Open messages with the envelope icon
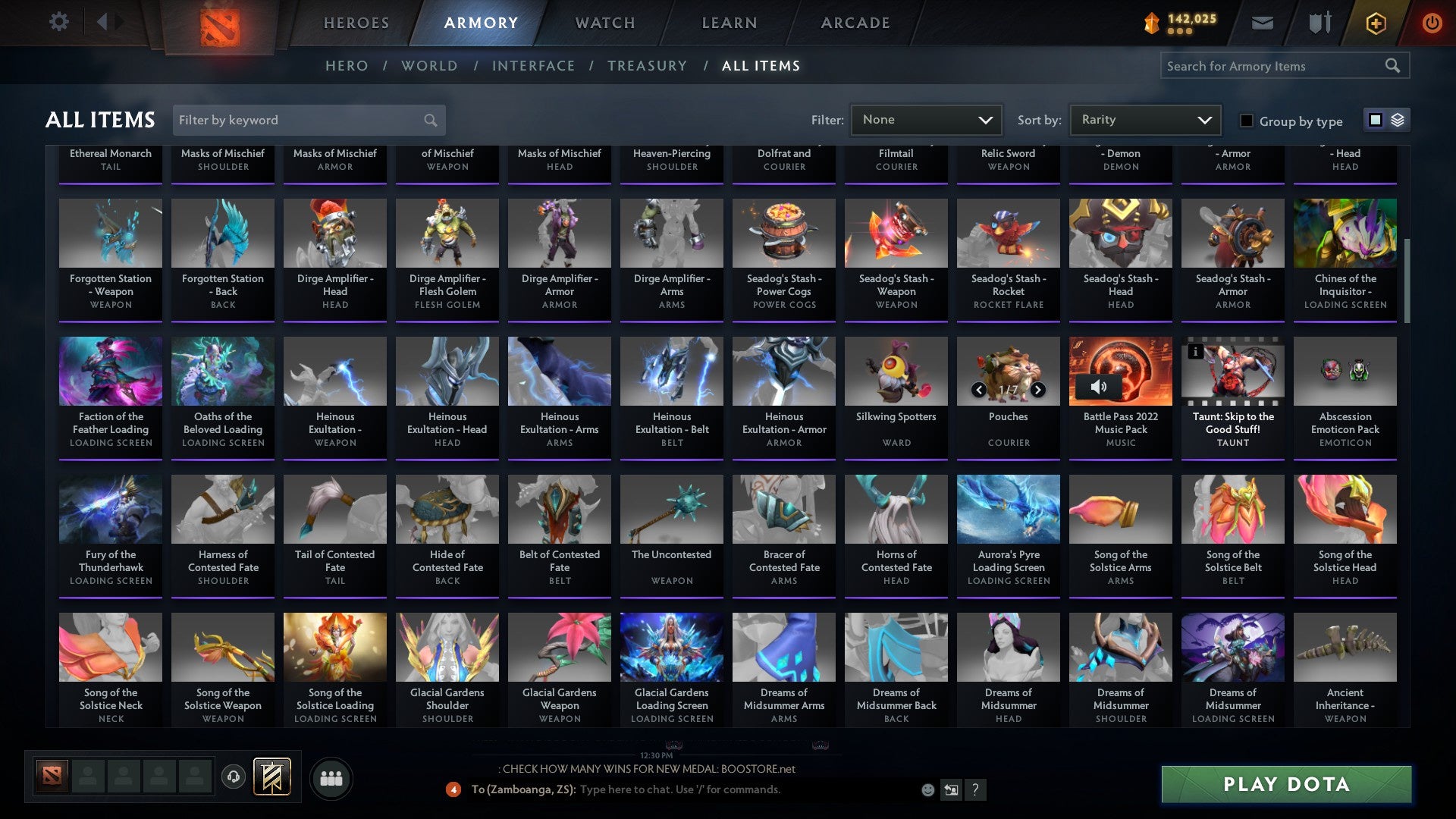The image size is (1456, 819). tap(1263, 22)
